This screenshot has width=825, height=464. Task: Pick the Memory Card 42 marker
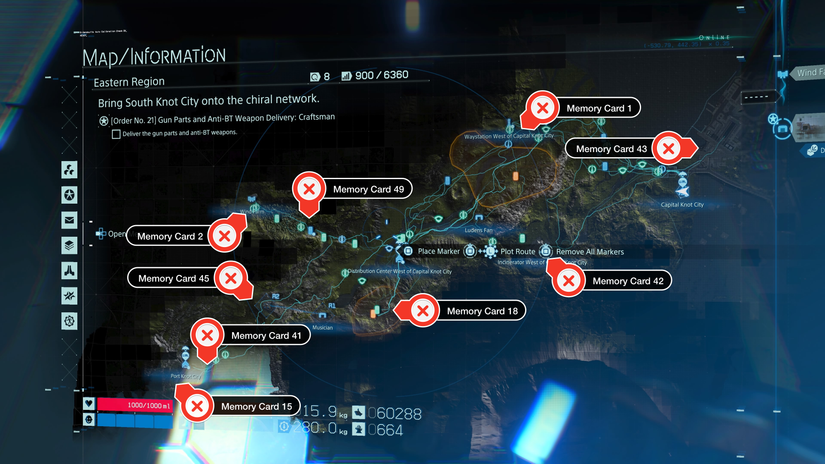[569, 281]
